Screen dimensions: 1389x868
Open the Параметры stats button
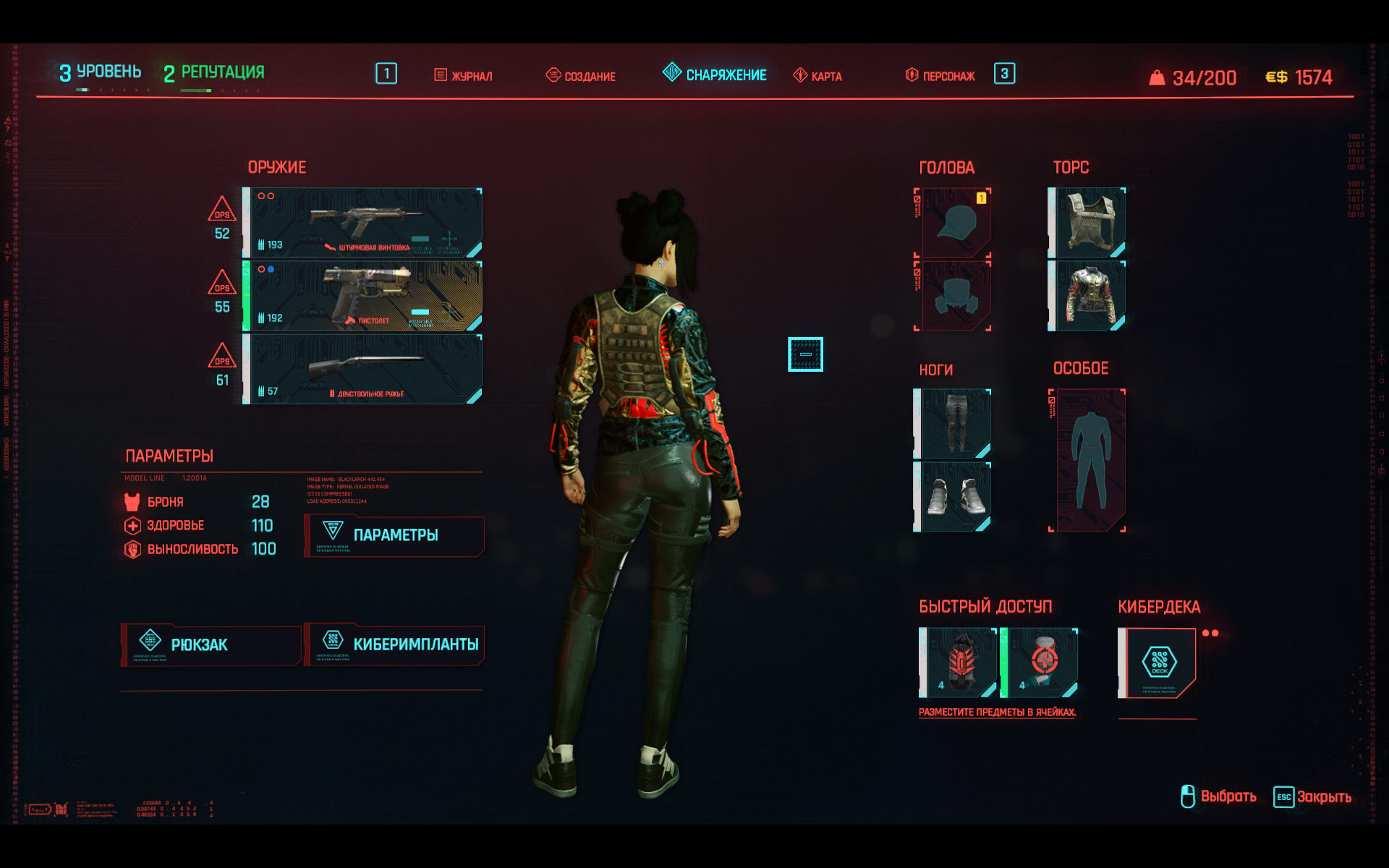(394, 536)
